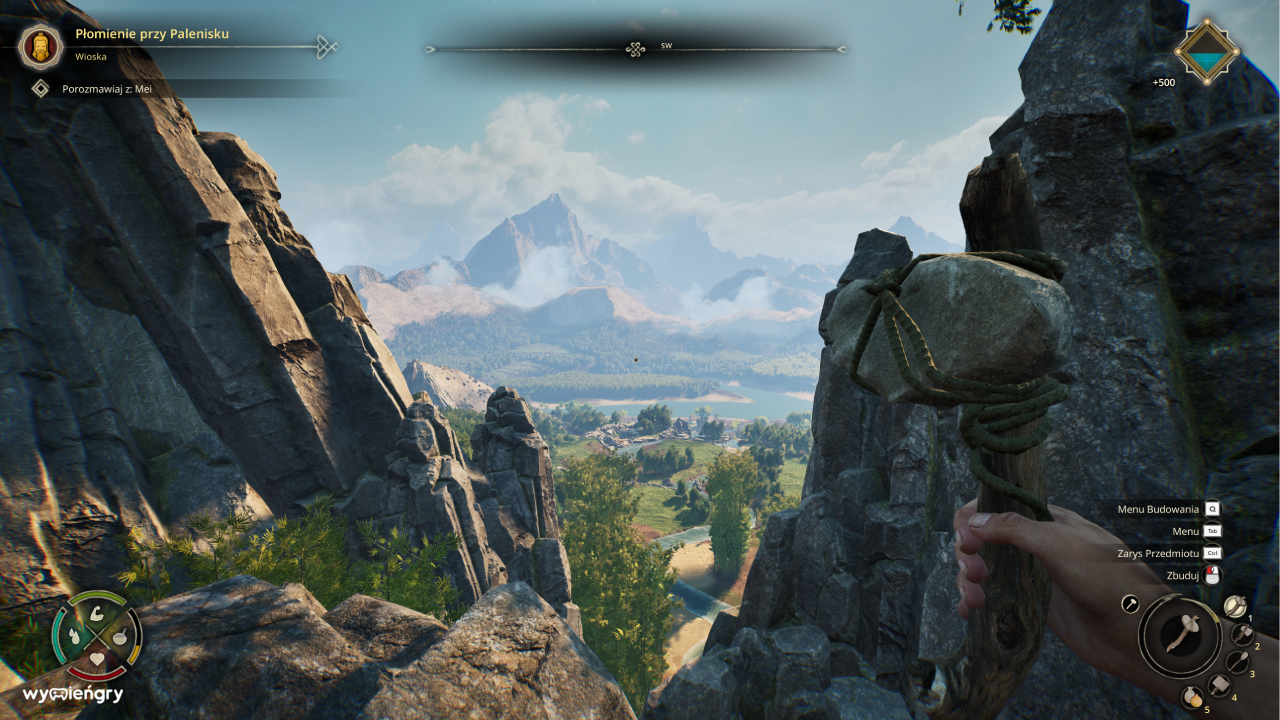Click the survival status wheel

pos(97,635)
